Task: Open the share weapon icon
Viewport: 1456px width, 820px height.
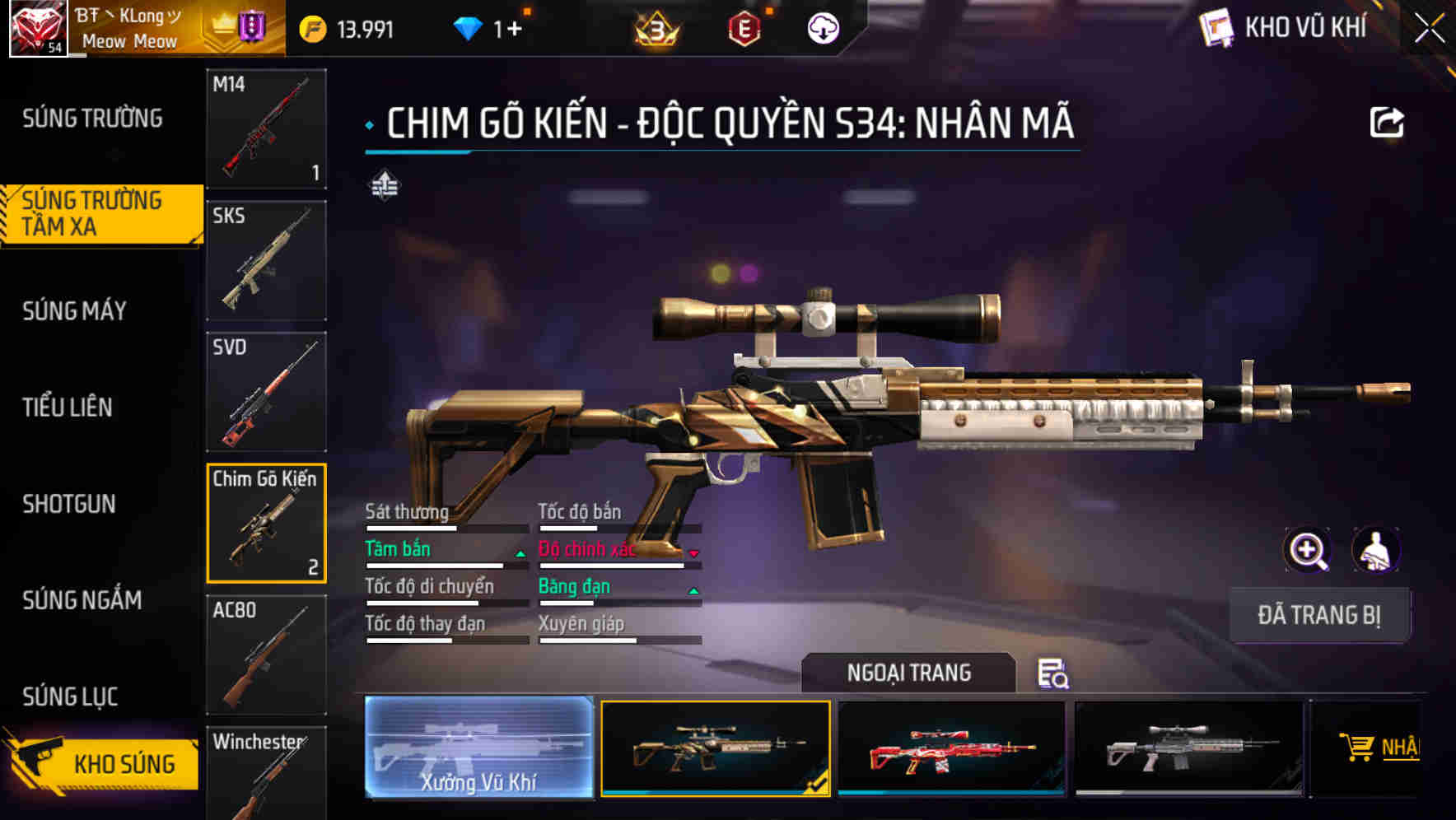Action: 1388,121
